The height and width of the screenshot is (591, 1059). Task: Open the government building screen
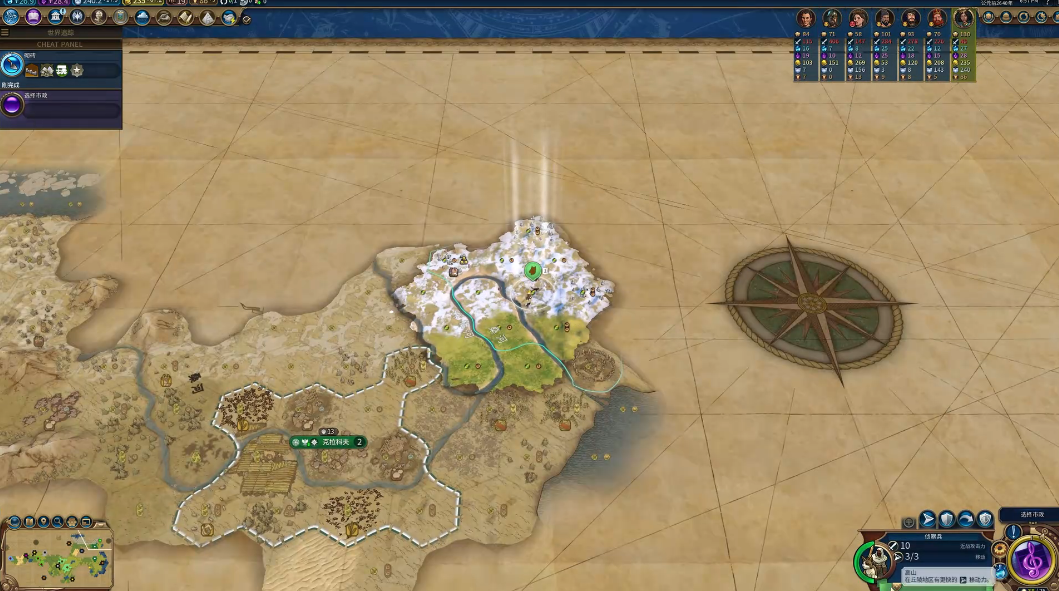pos(54,17)
